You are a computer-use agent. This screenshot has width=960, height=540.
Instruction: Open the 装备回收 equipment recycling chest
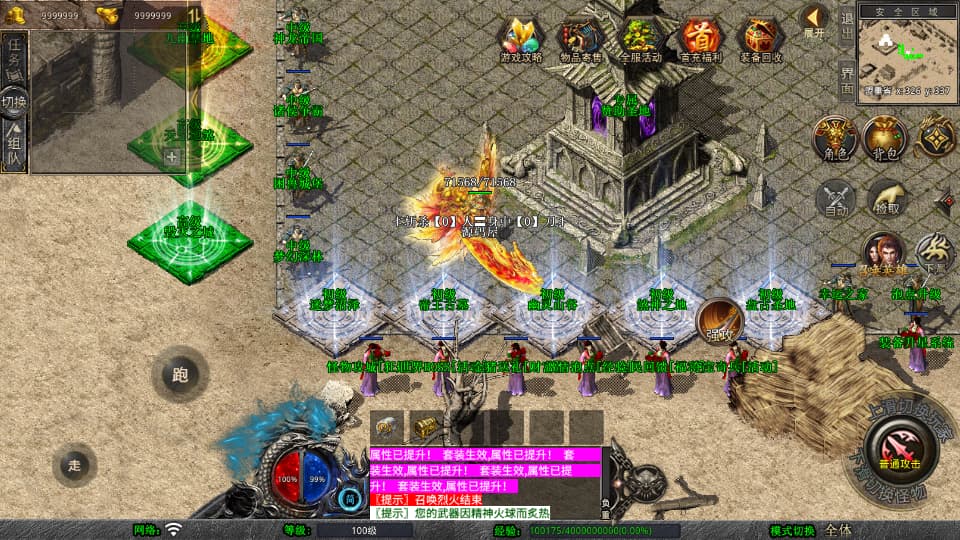click(761, 38)
